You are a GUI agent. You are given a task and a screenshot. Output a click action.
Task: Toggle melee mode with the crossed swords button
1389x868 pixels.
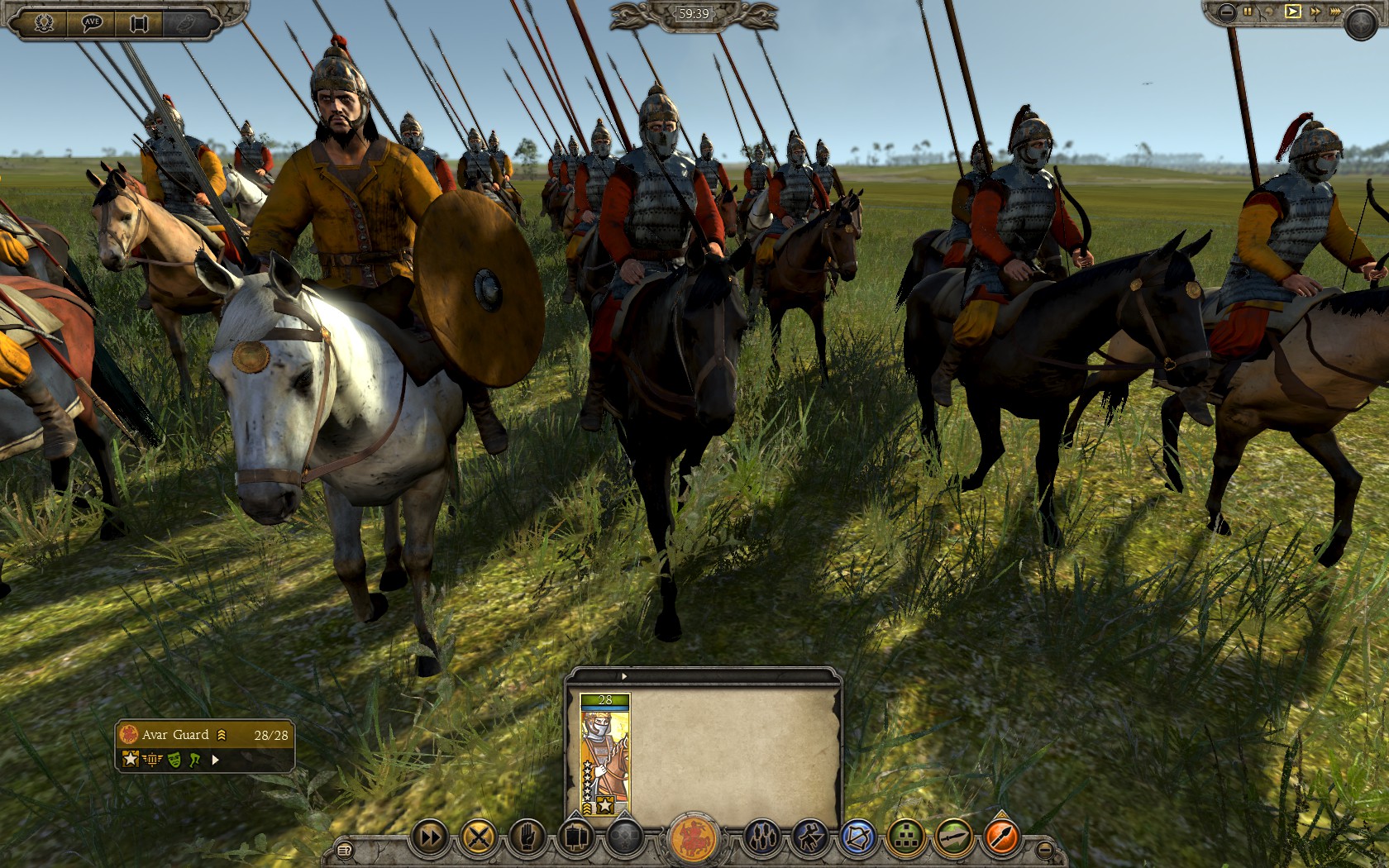(478, 838)
